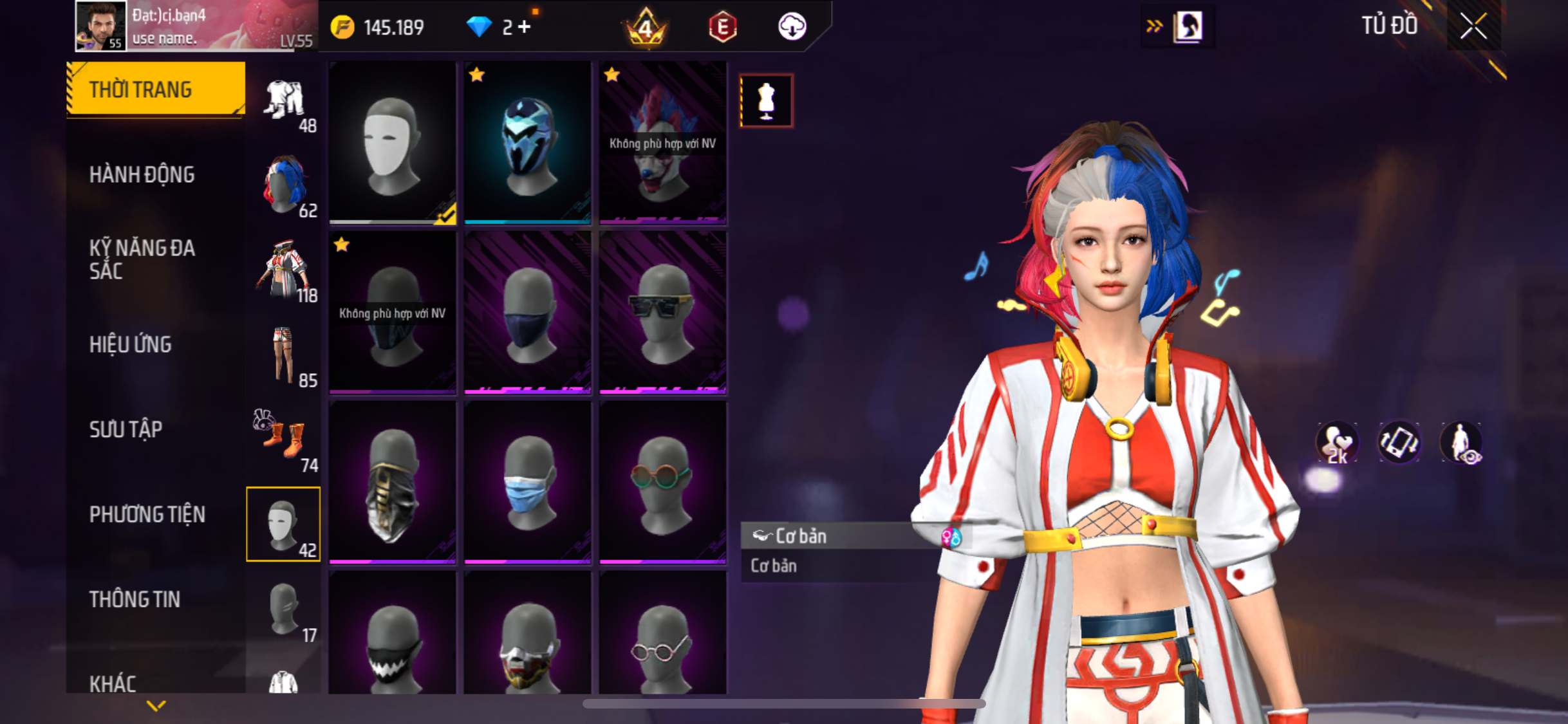Open the Sưu Tập section
The width and height of the screenshot is (1568, 724).
(126, 429)
